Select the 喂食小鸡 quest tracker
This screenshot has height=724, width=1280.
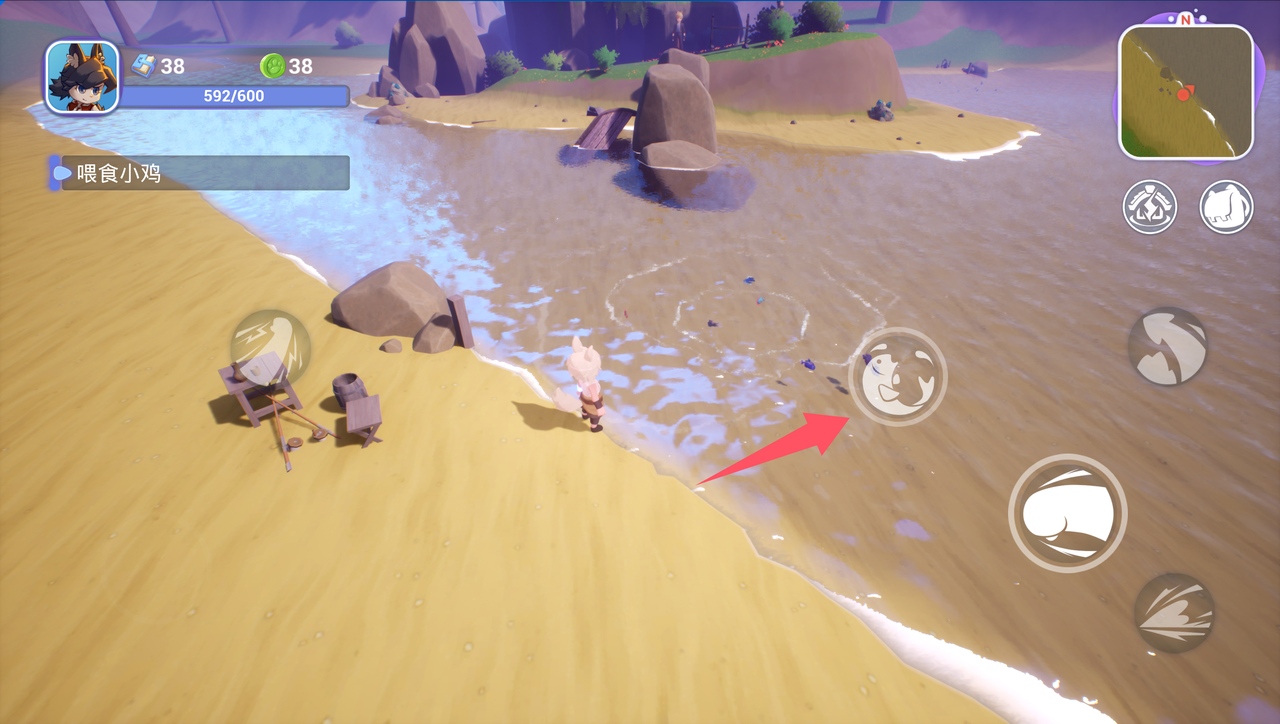[x=200, y=173]
